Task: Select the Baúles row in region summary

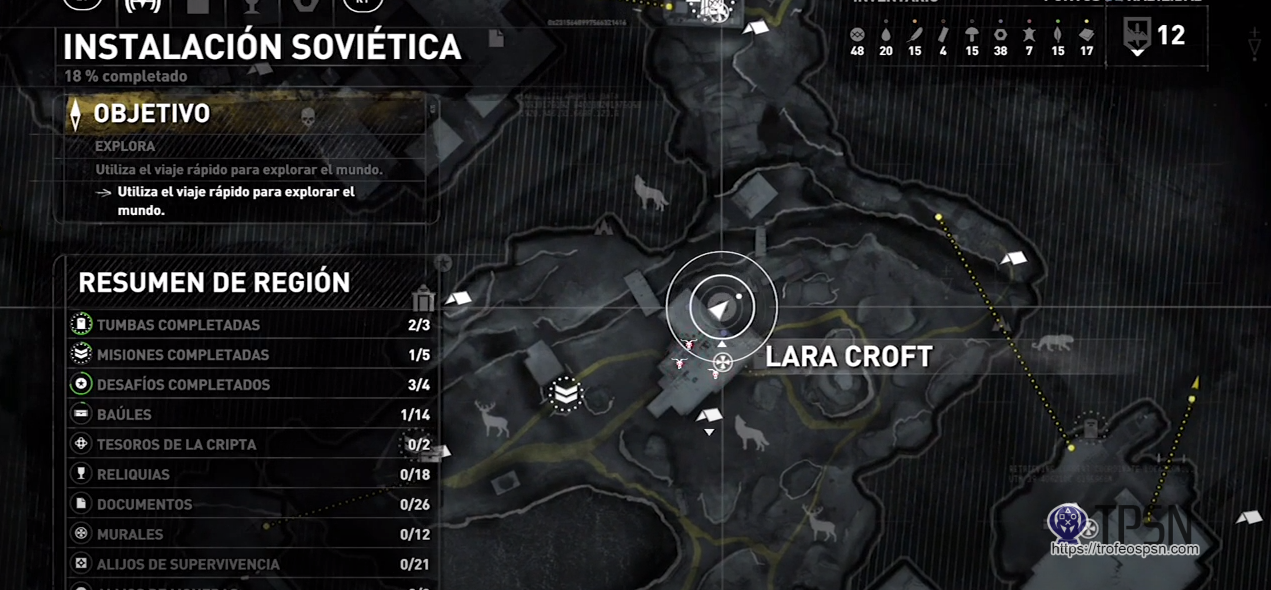Action: [x=250, y=415]
